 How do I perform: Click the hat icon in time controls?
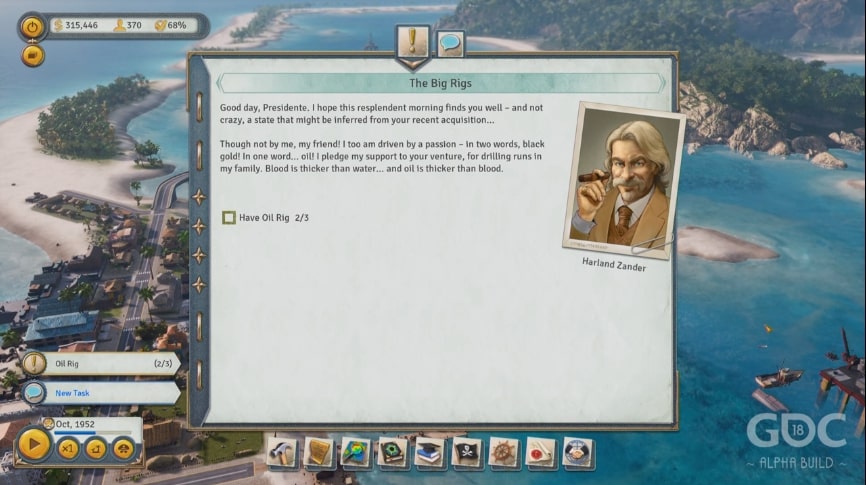(x=124, y=448)
